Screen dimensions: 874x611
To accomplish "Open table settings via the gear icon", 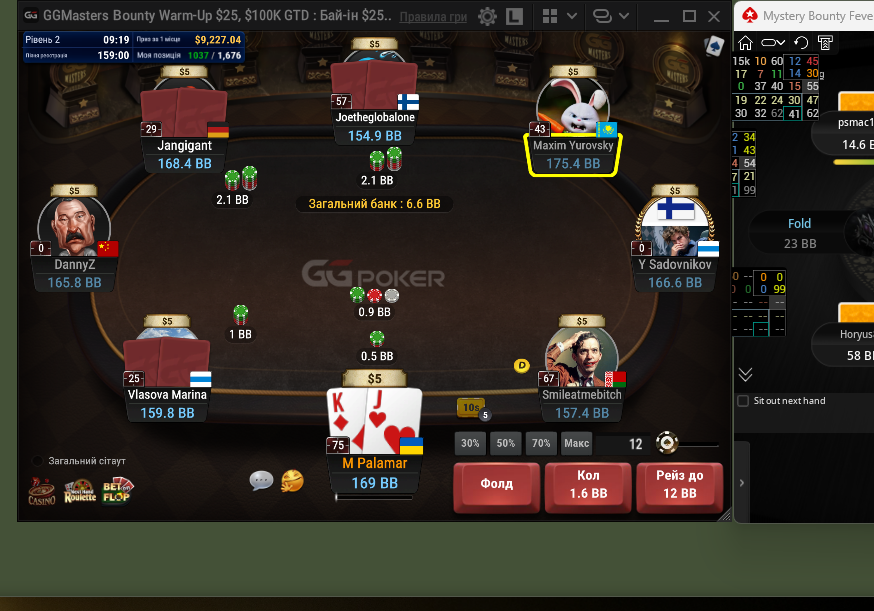I will click(487, 17).
